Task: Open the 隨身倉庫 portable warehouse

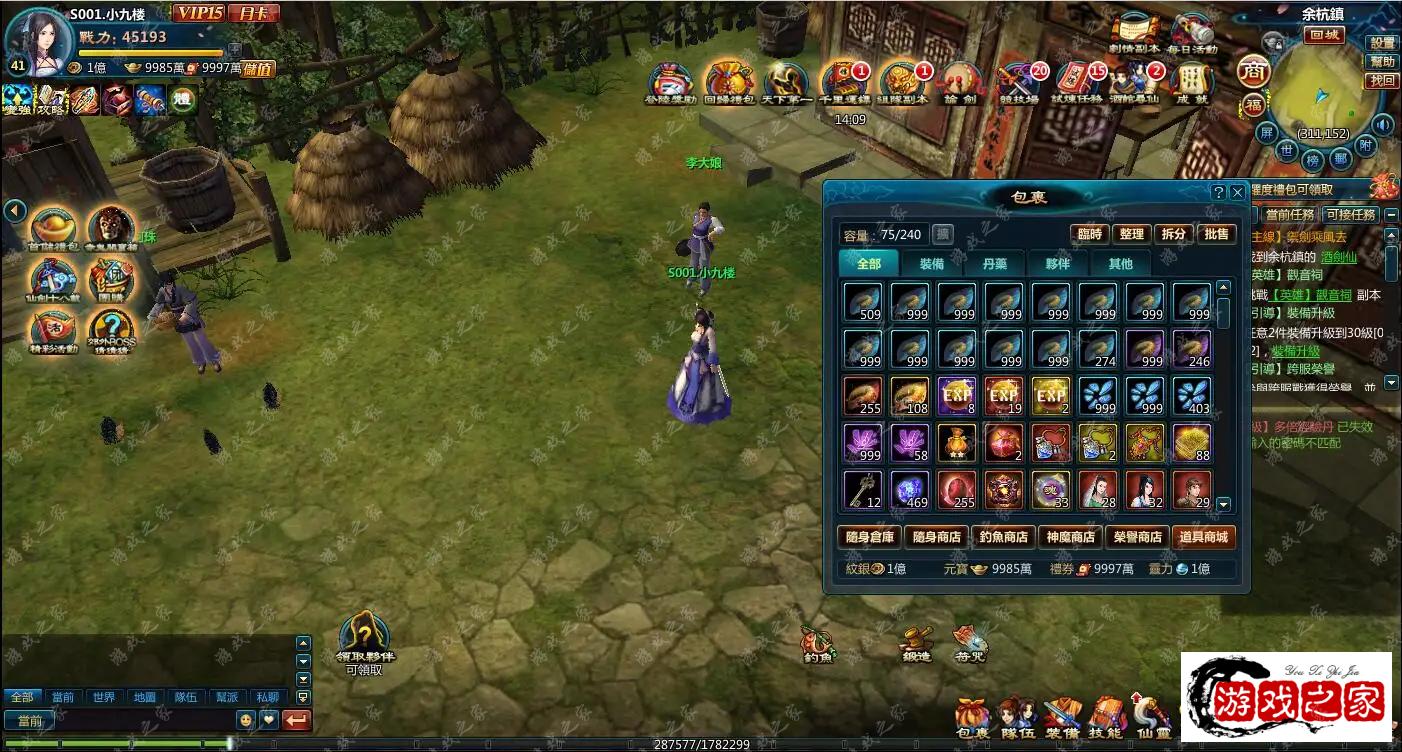Action: (869, 537)
